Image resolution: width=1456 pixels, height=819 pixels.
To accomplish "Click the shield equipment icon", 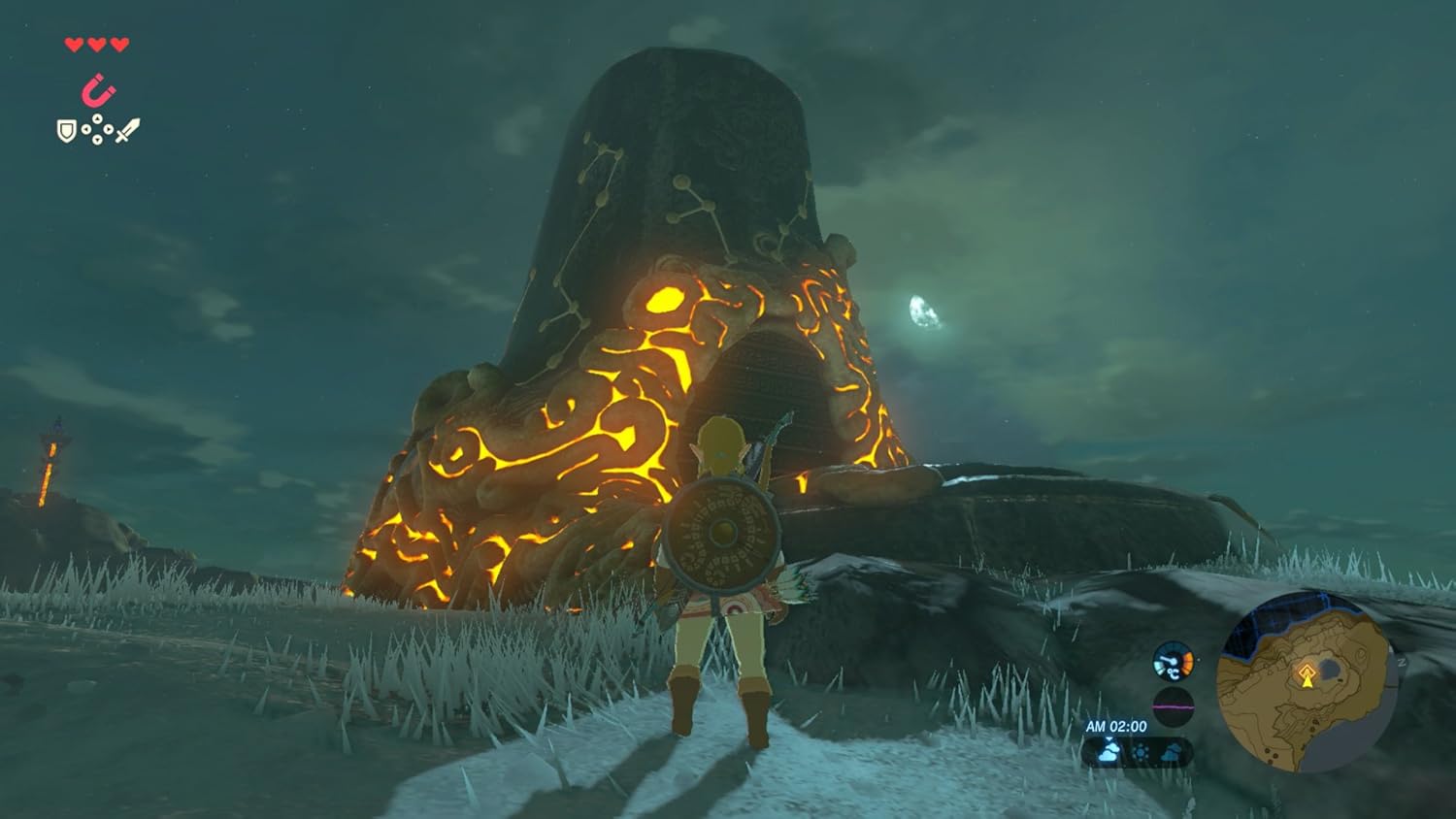I will pos(66,131).
